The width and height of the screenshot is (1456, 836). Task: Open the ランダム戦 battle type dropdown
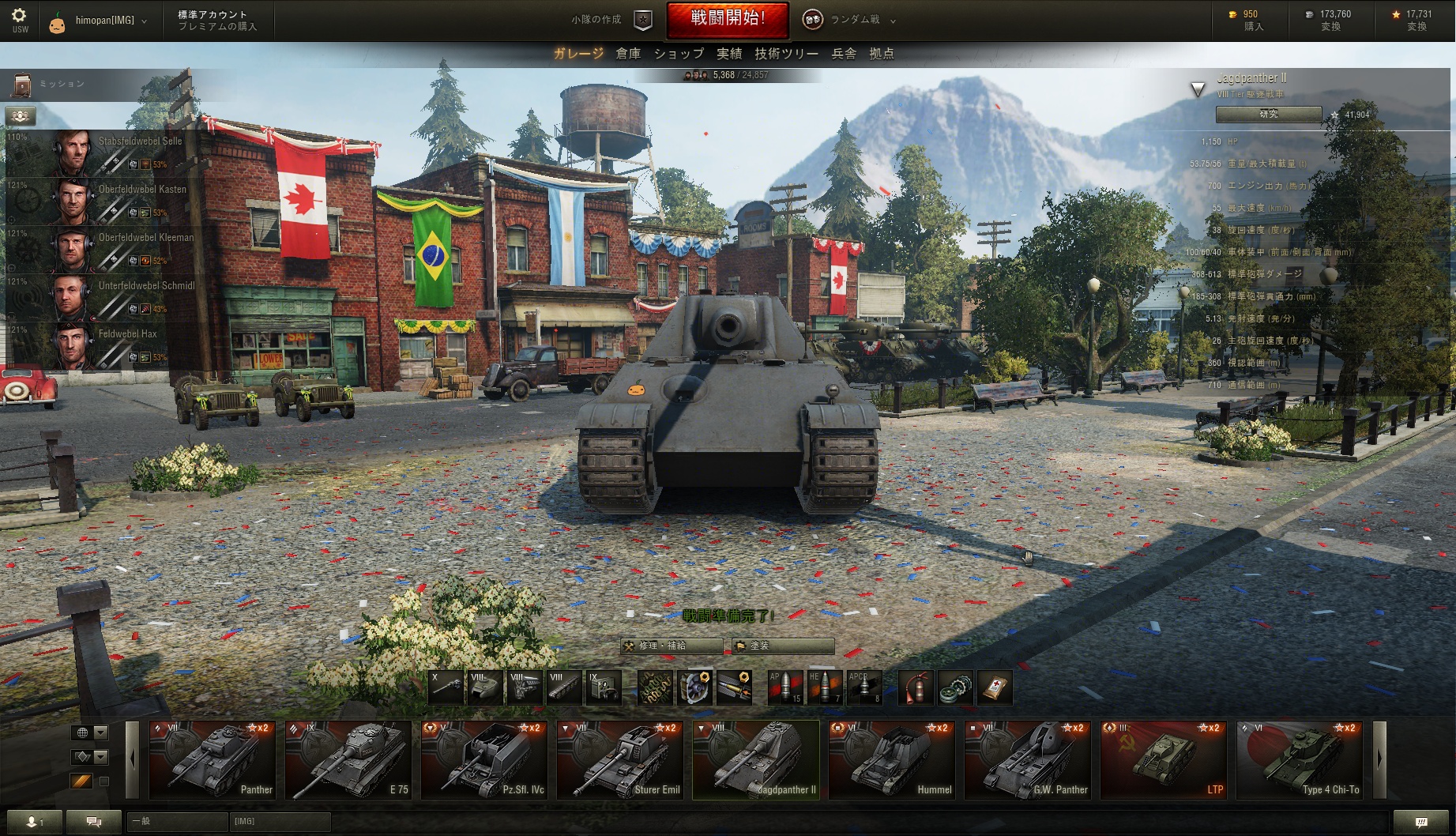click(855, 20)
